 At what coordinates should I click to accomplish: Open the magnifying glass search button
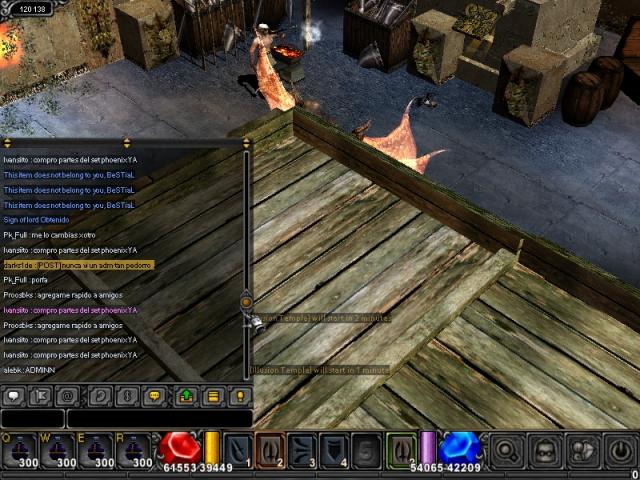pos(507,451)
